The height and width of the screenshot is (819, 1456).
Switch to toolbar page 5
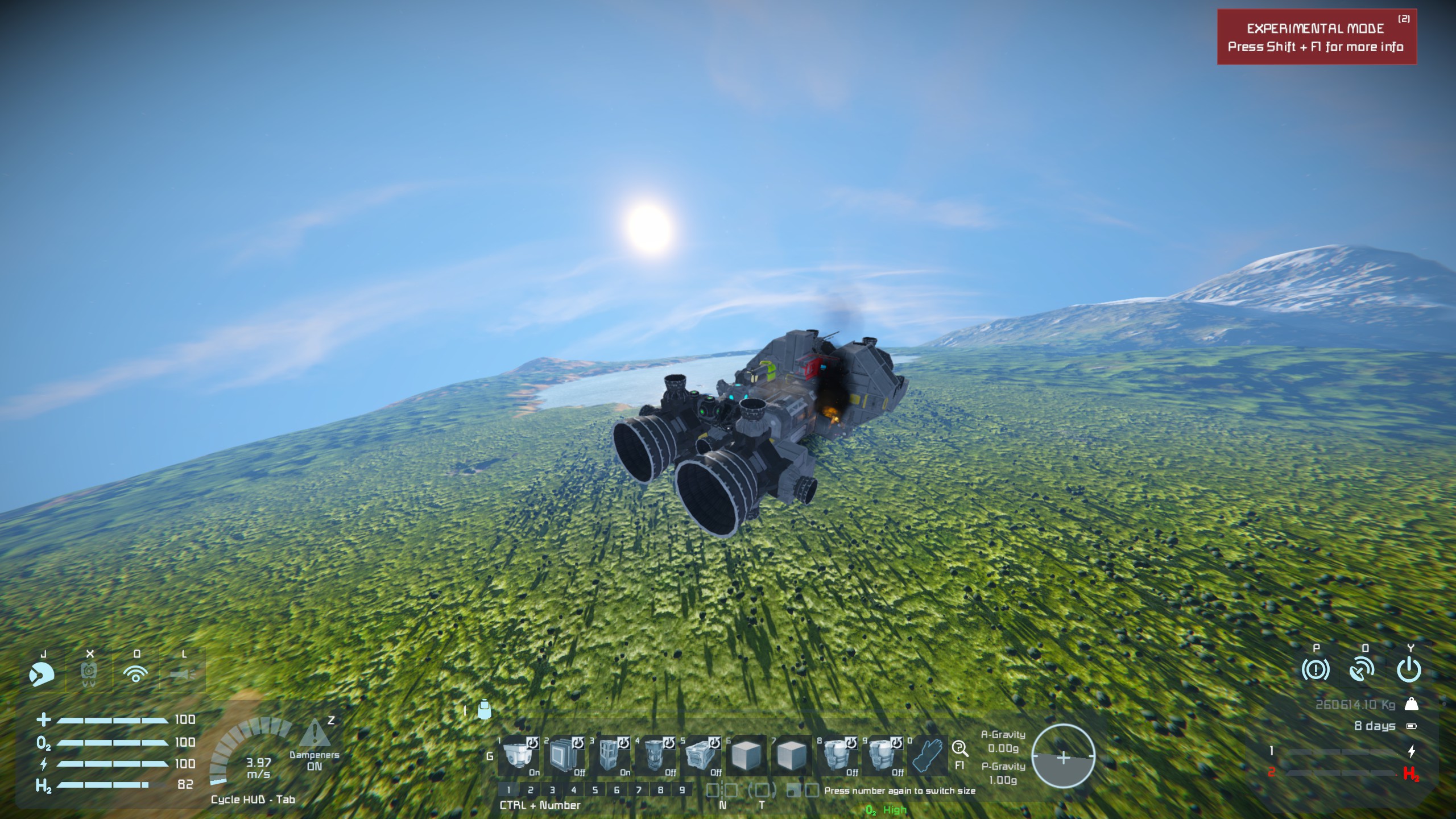tap(595, 790)
